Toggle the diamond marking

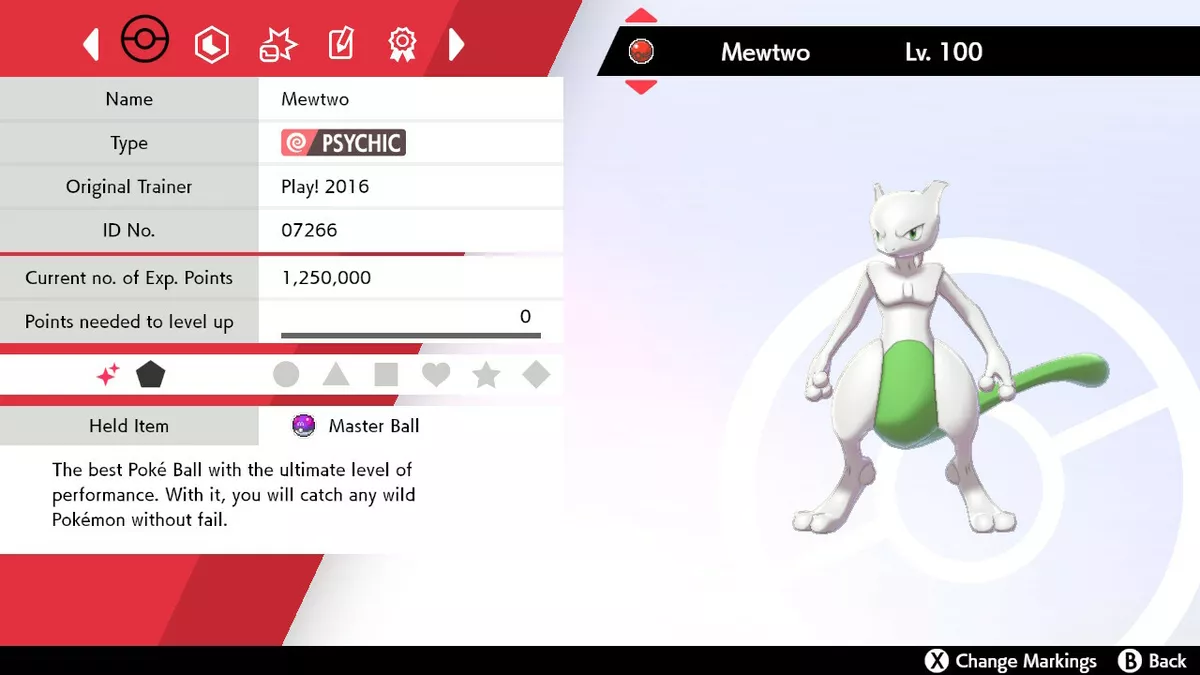(536, 375)
